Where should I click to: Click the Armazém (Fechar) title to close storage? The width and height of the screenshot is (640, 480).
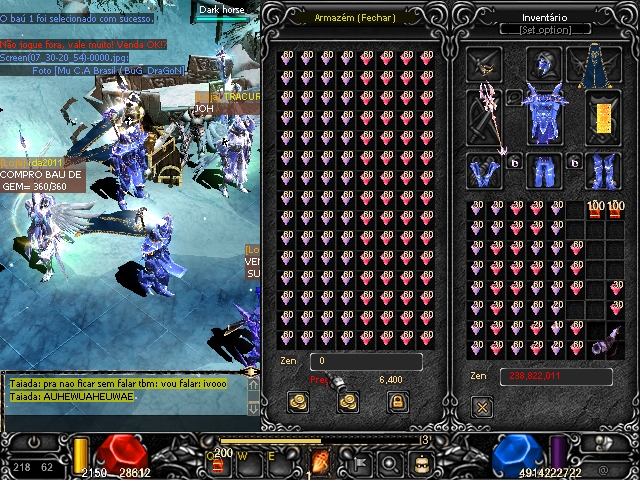355,17
